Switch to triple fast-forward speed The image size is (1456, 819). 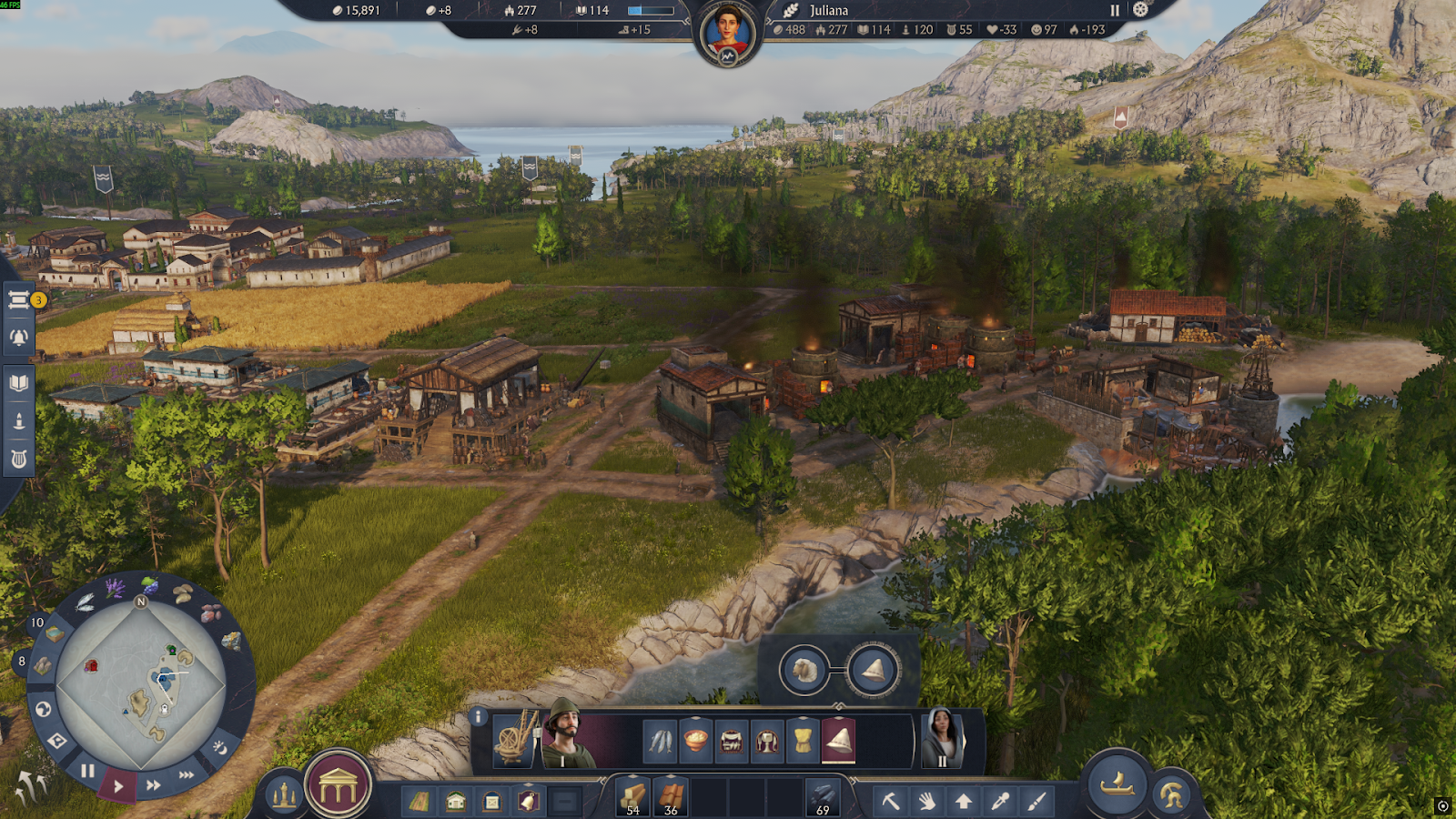[x=187, y=774]
